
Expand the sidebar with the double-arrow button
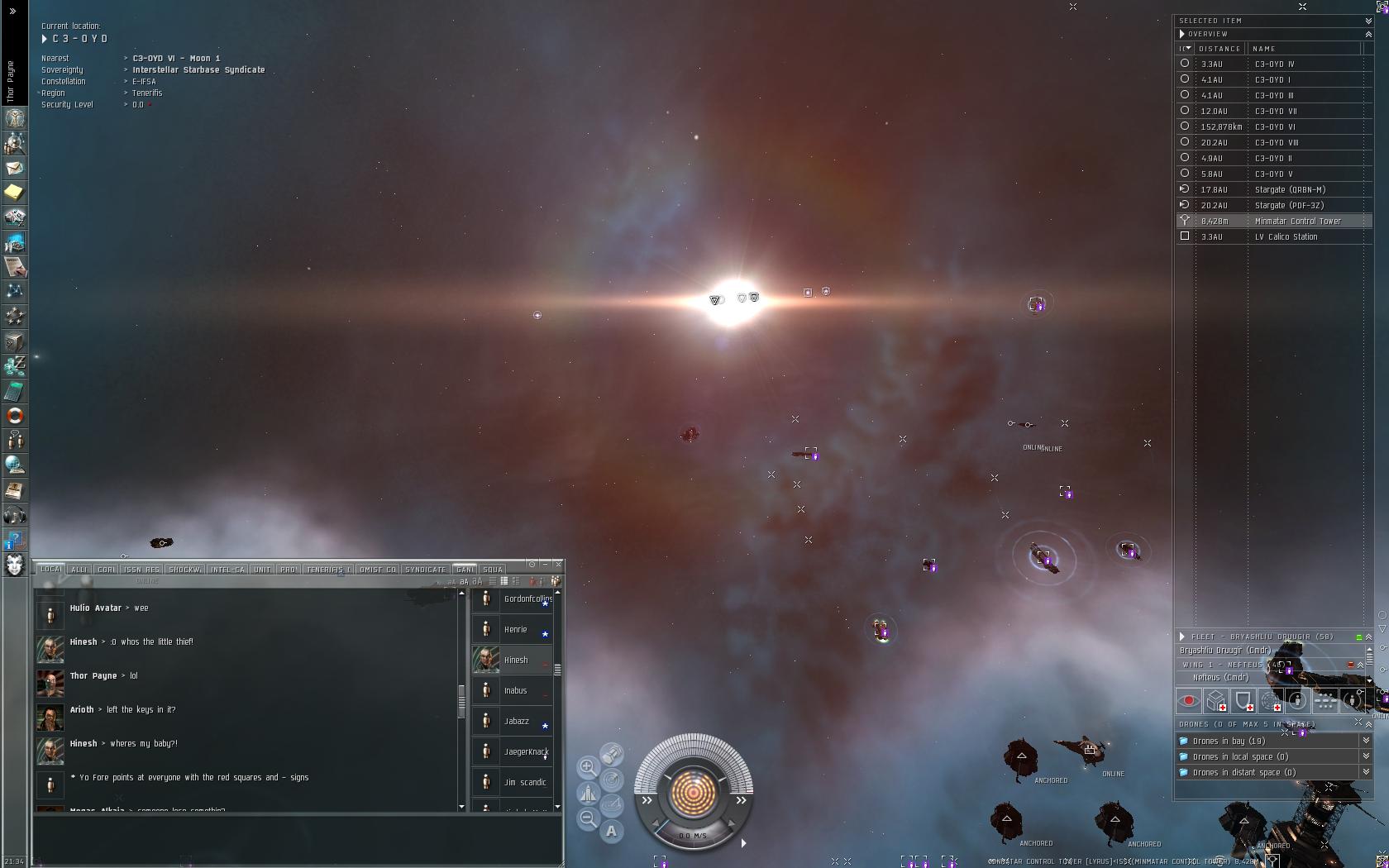pyautogui.click(x=12, y=11)
